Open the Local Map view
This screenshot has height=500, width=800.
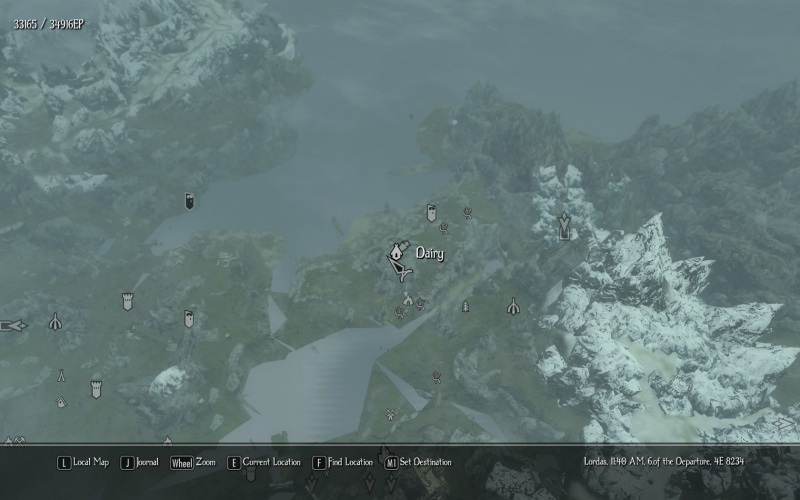pyautogui.click(x=84, y=462)
